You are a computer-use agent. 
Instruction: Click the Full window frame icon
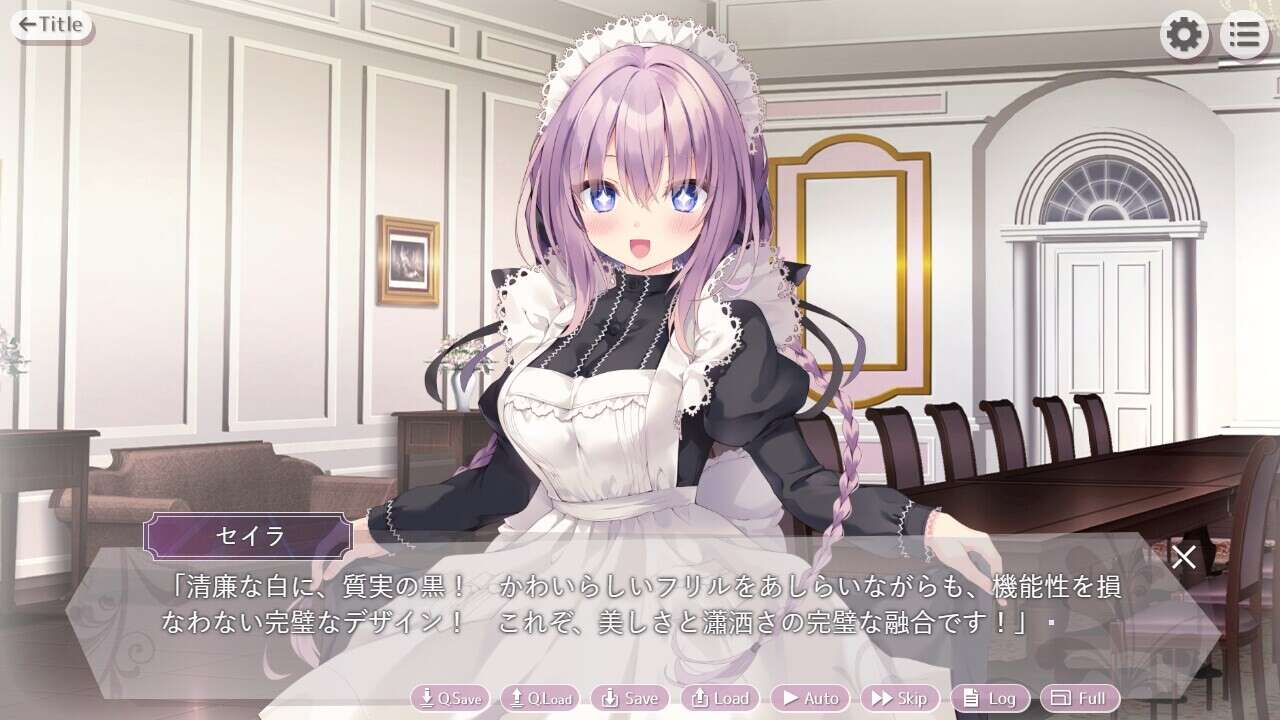[1061, 698]
